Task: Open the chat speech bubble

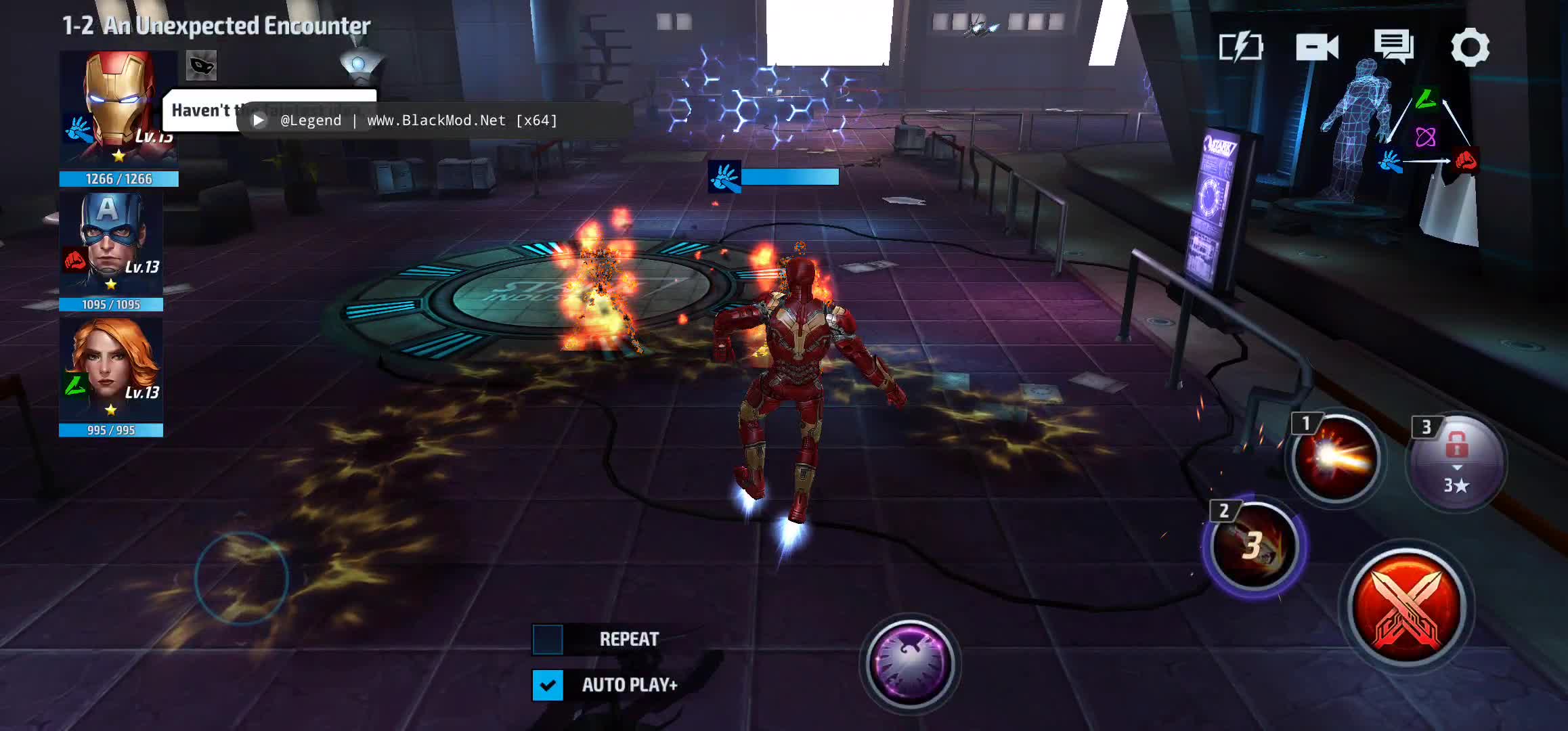Action: [1393, 46]
